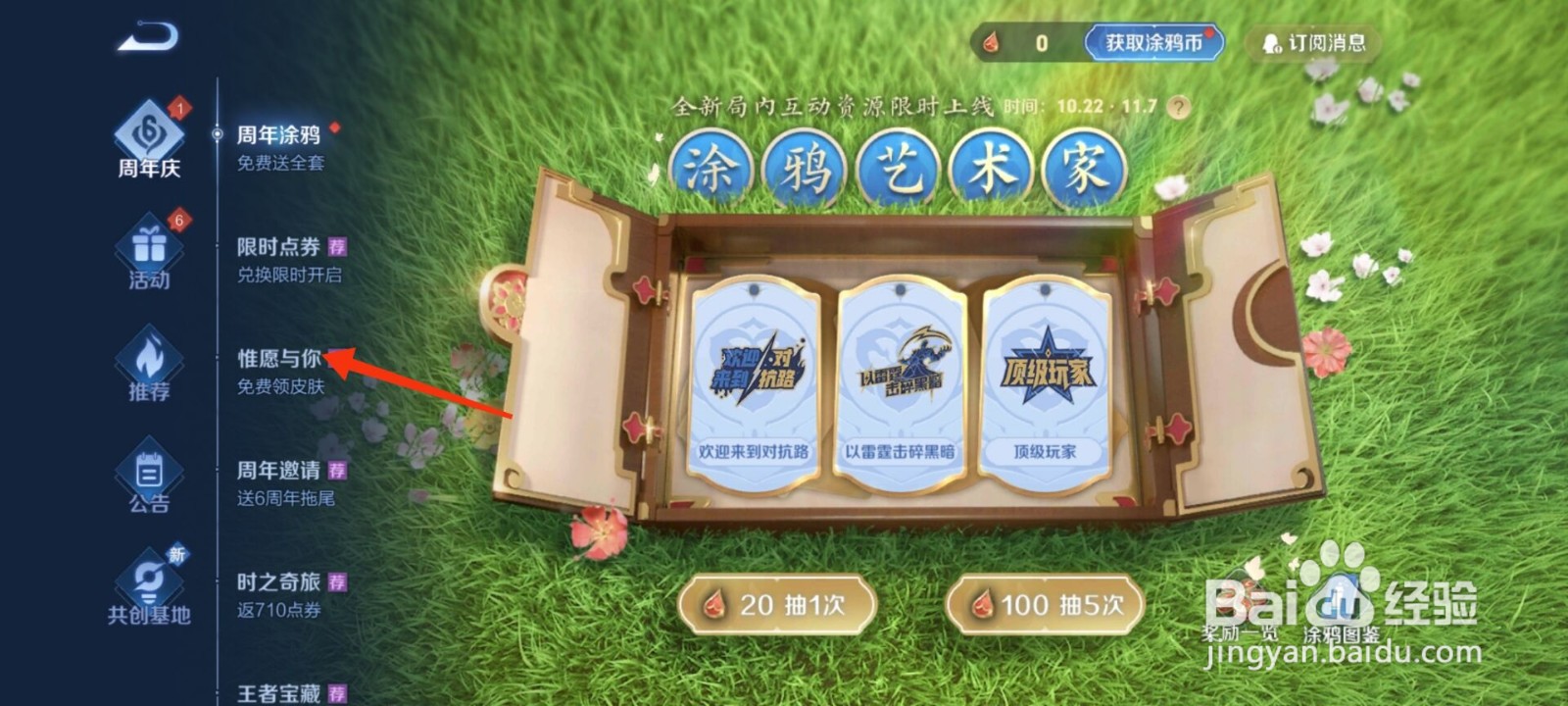Click the graffiti coin droplet icon
This screenshot has width=1568, height=706.
click(x=992, y=42)
